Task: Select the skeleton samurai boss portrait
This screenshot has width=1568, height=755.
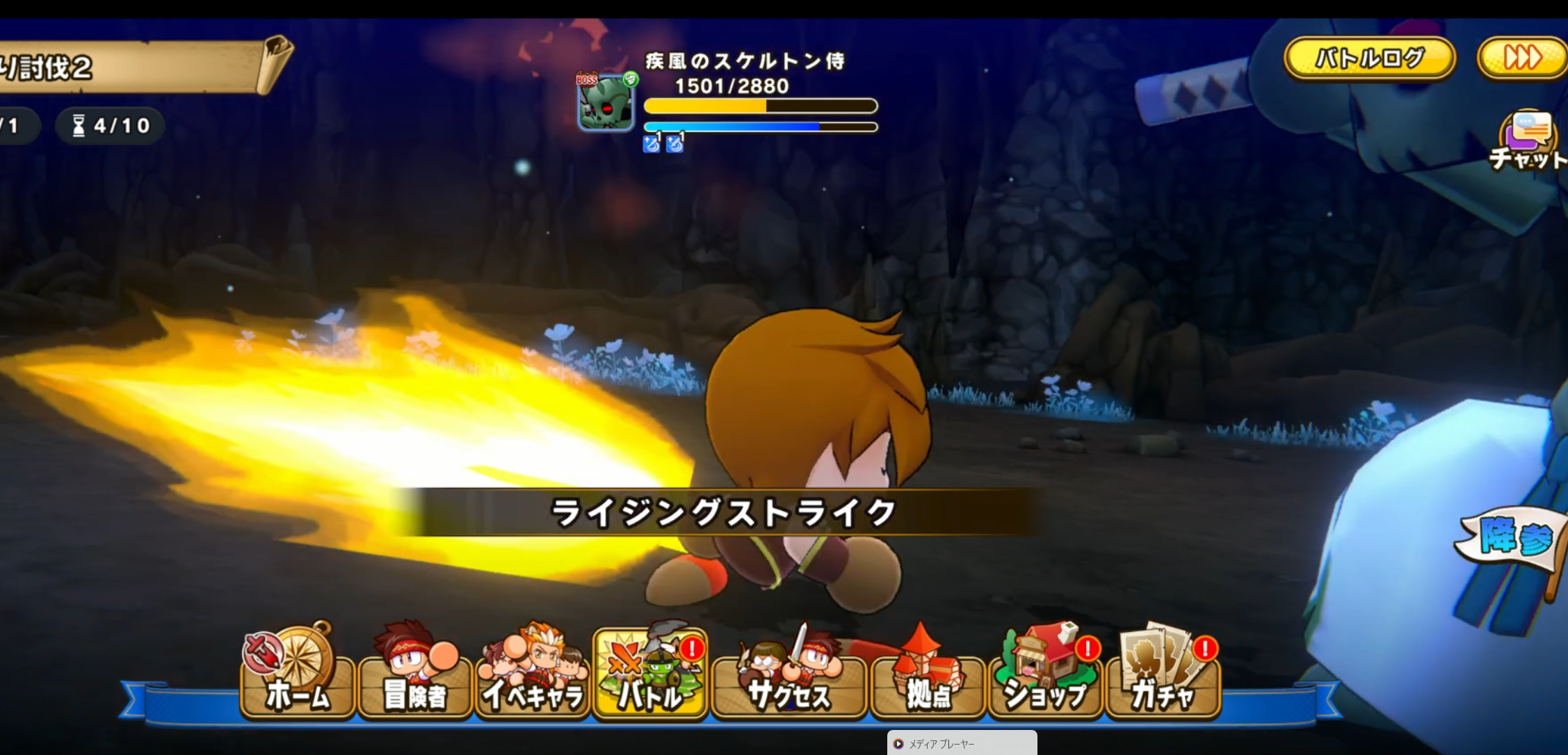Action: tap(606, 102)
